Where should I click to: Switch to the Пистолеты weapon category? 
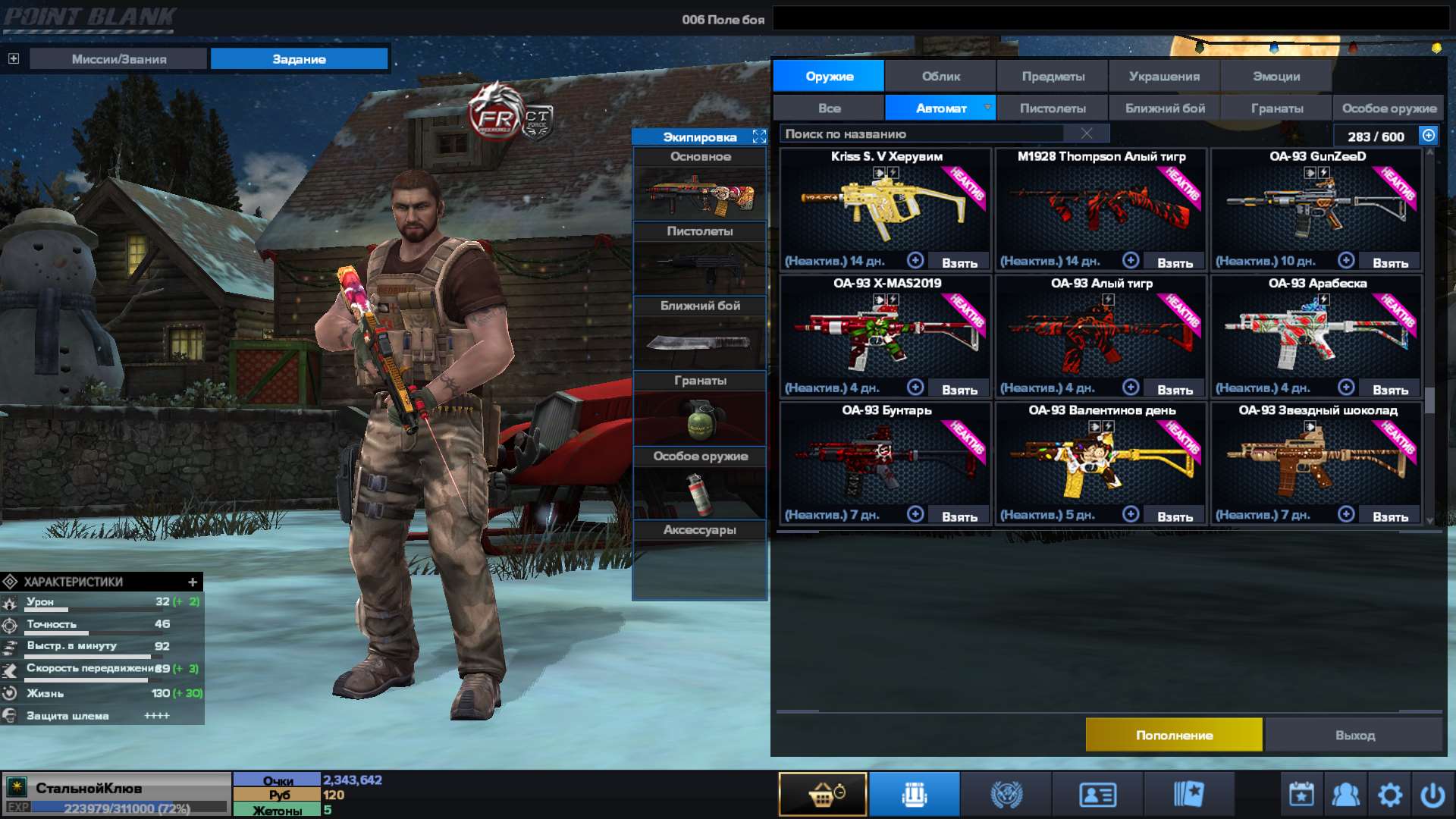pos(1051,108)
